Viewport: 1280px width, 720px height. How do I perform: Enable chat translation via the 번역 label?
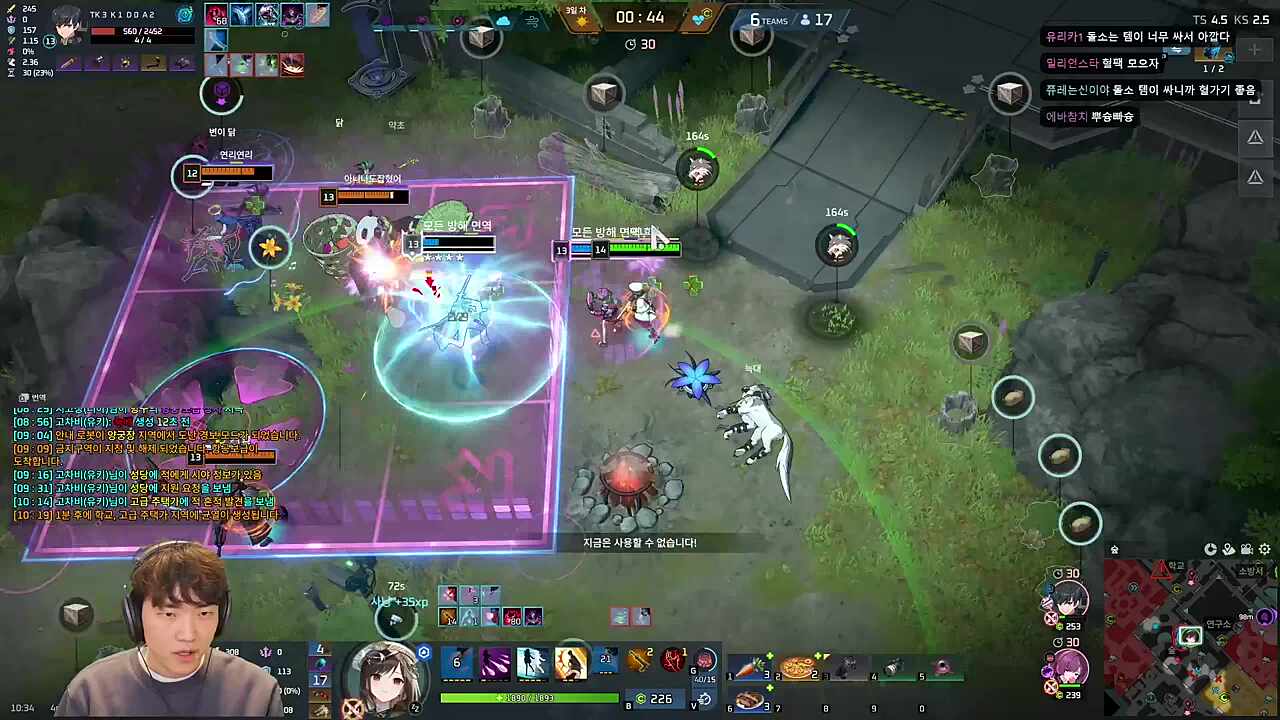click(35, 397)
